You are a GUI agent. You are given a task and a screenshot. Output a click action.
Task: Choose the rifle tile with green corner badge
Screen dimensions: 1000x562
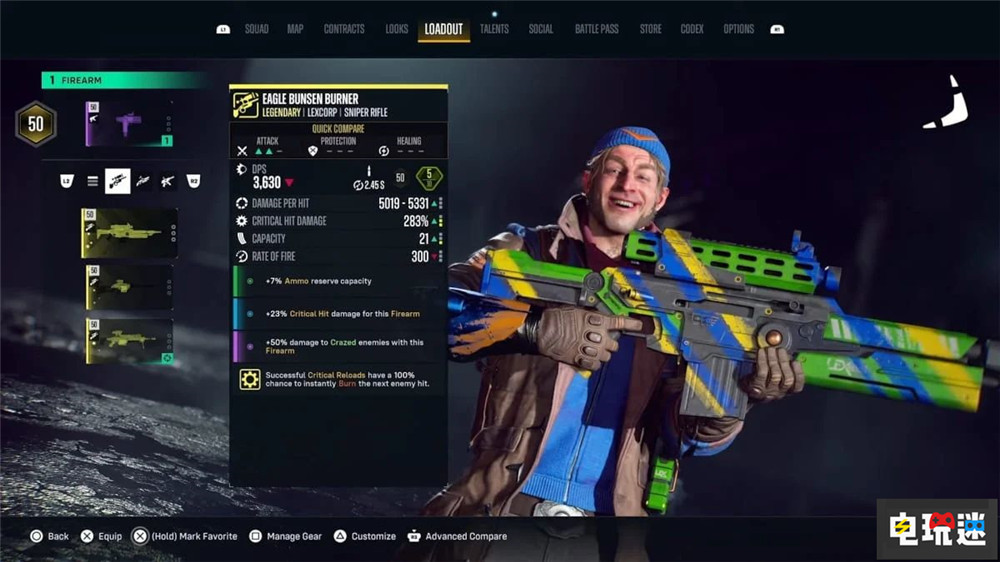pyautogui.click(x=130, y=341)
